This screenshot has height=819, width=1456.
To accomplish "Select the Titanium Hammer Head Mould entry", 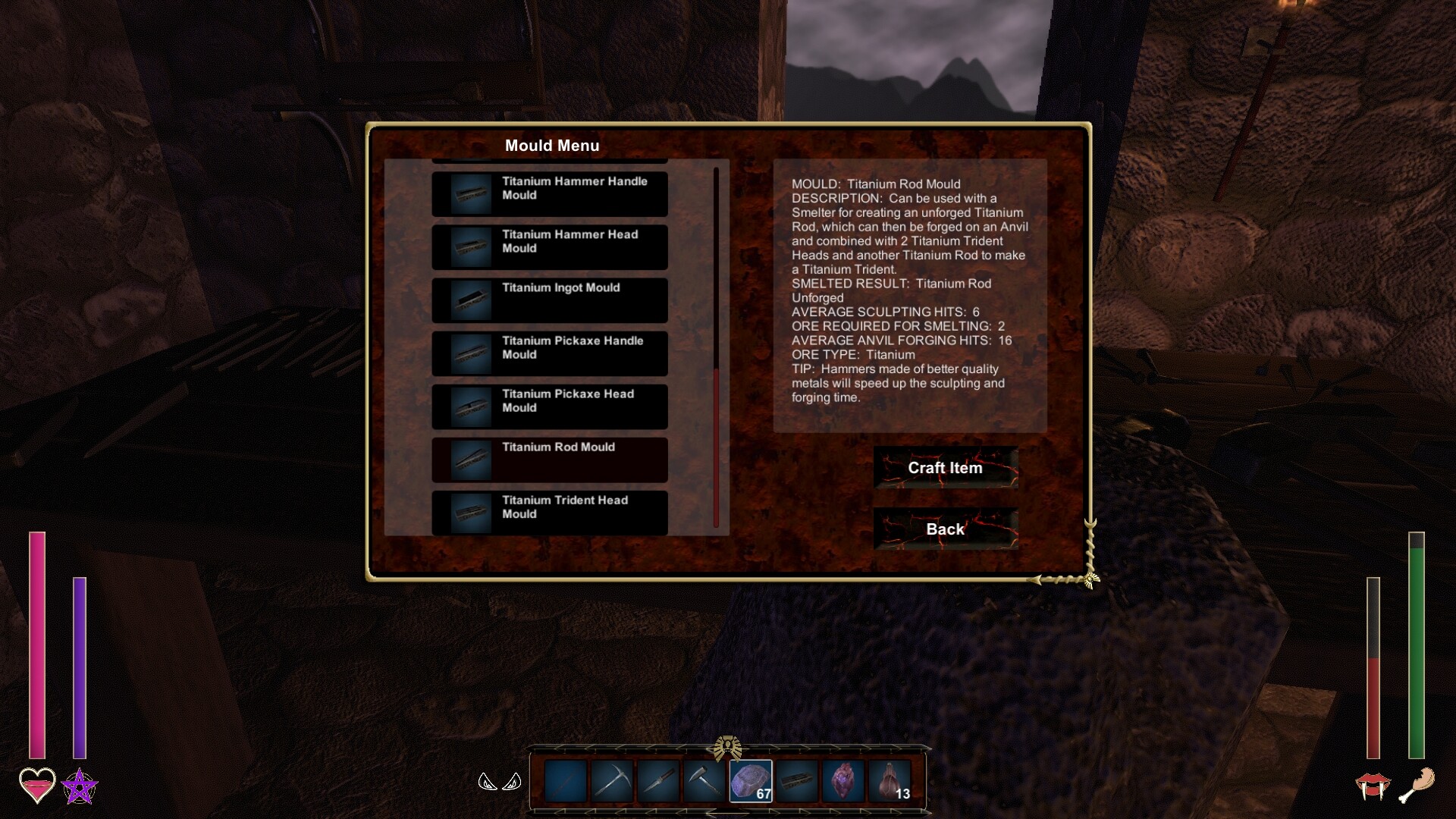I will [549, 246].
